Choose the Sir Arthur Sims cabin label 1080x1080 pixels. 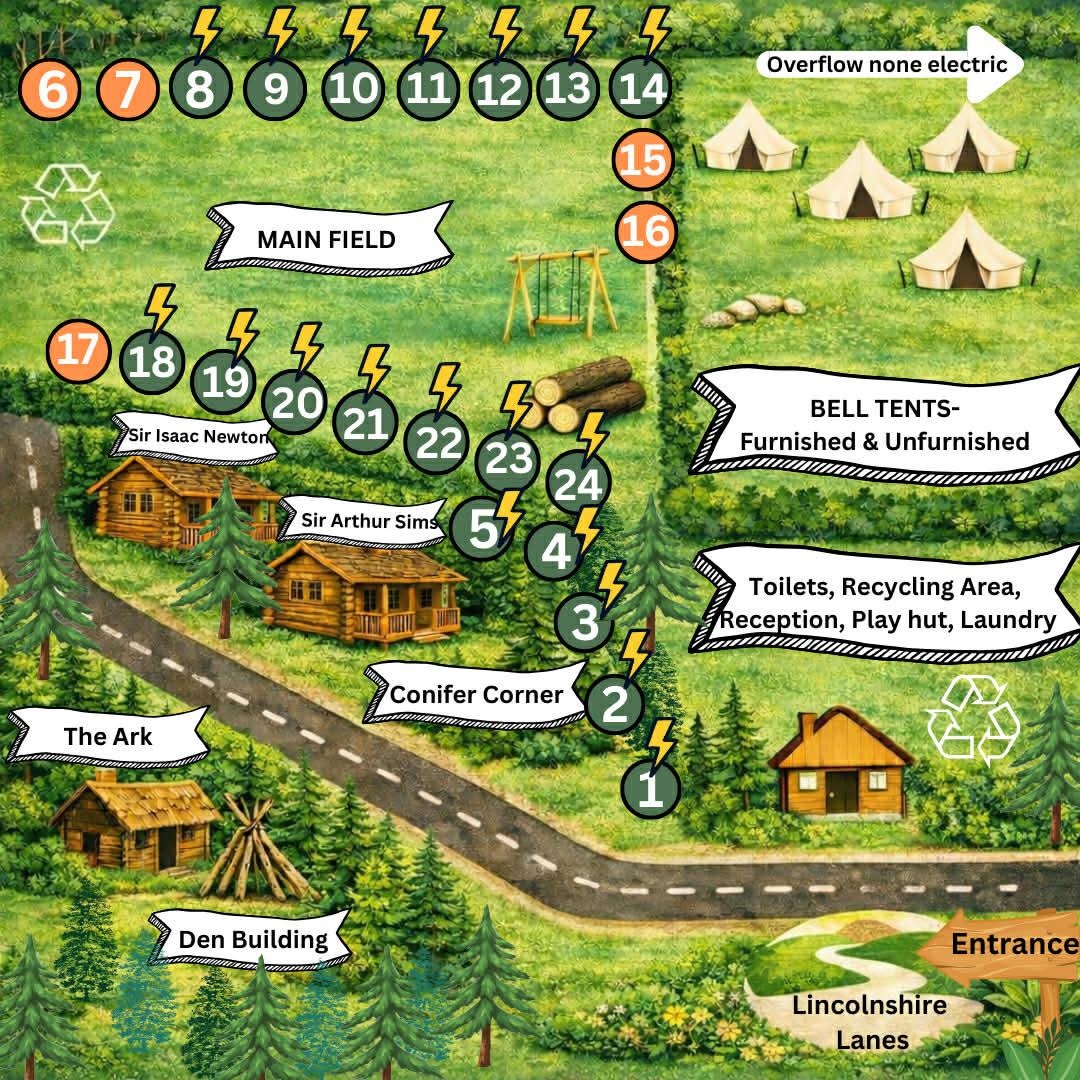369,521
